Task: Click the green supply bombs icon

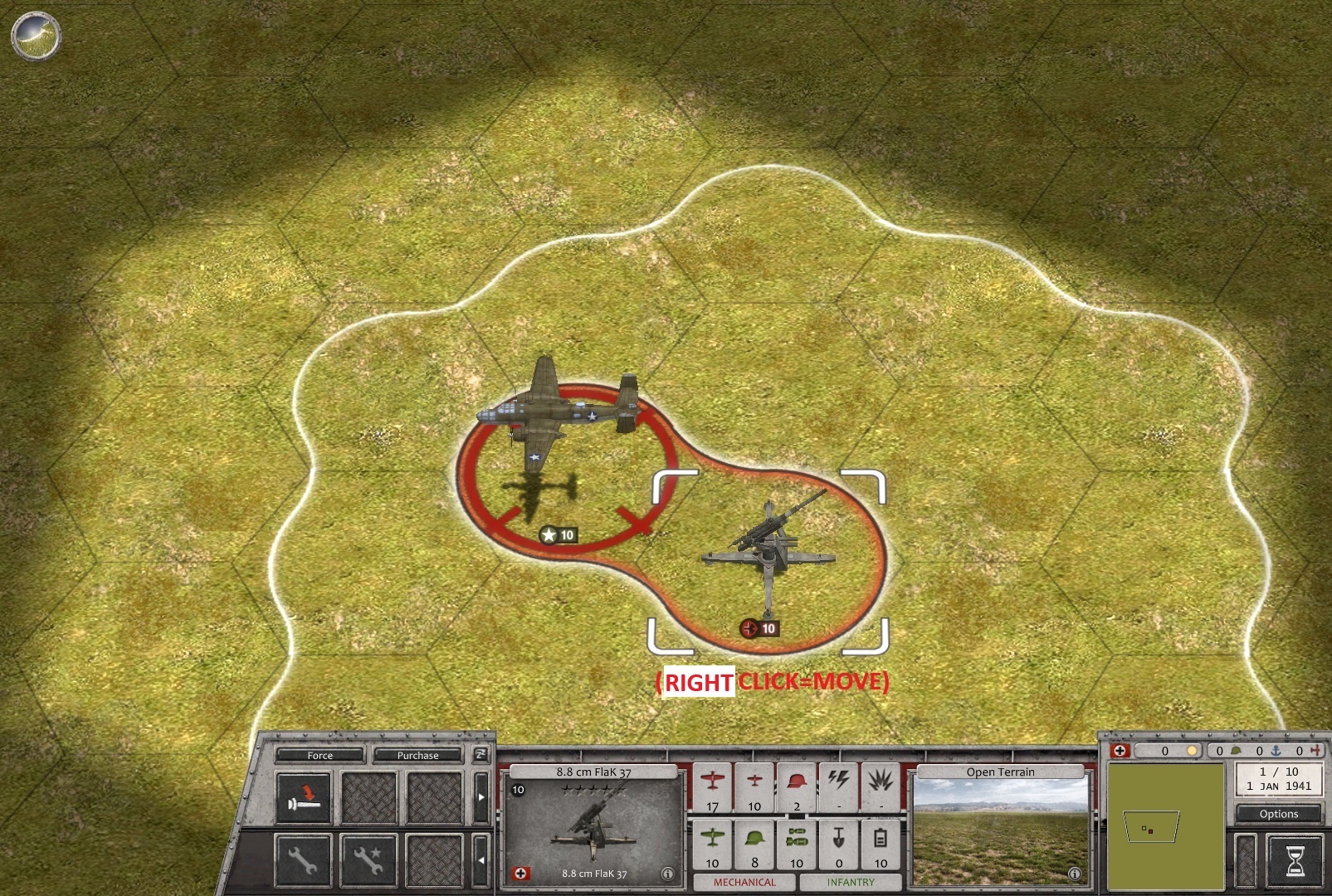Action: pyautogui.click(x=797, y=836)
